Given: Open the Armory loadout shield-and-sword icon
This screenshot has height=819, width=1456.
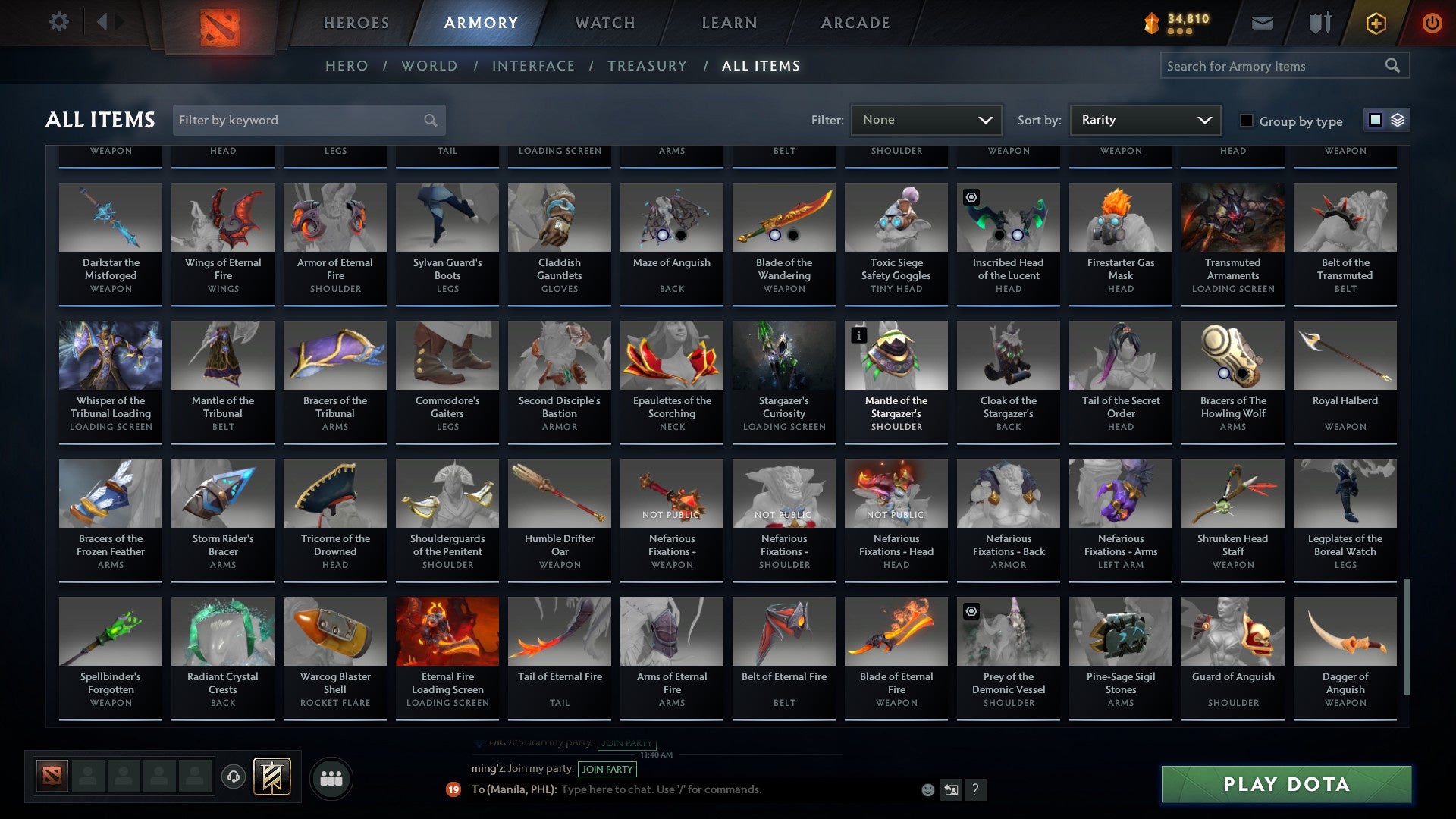Looking at the screenshot, I should click(1319, 23).
